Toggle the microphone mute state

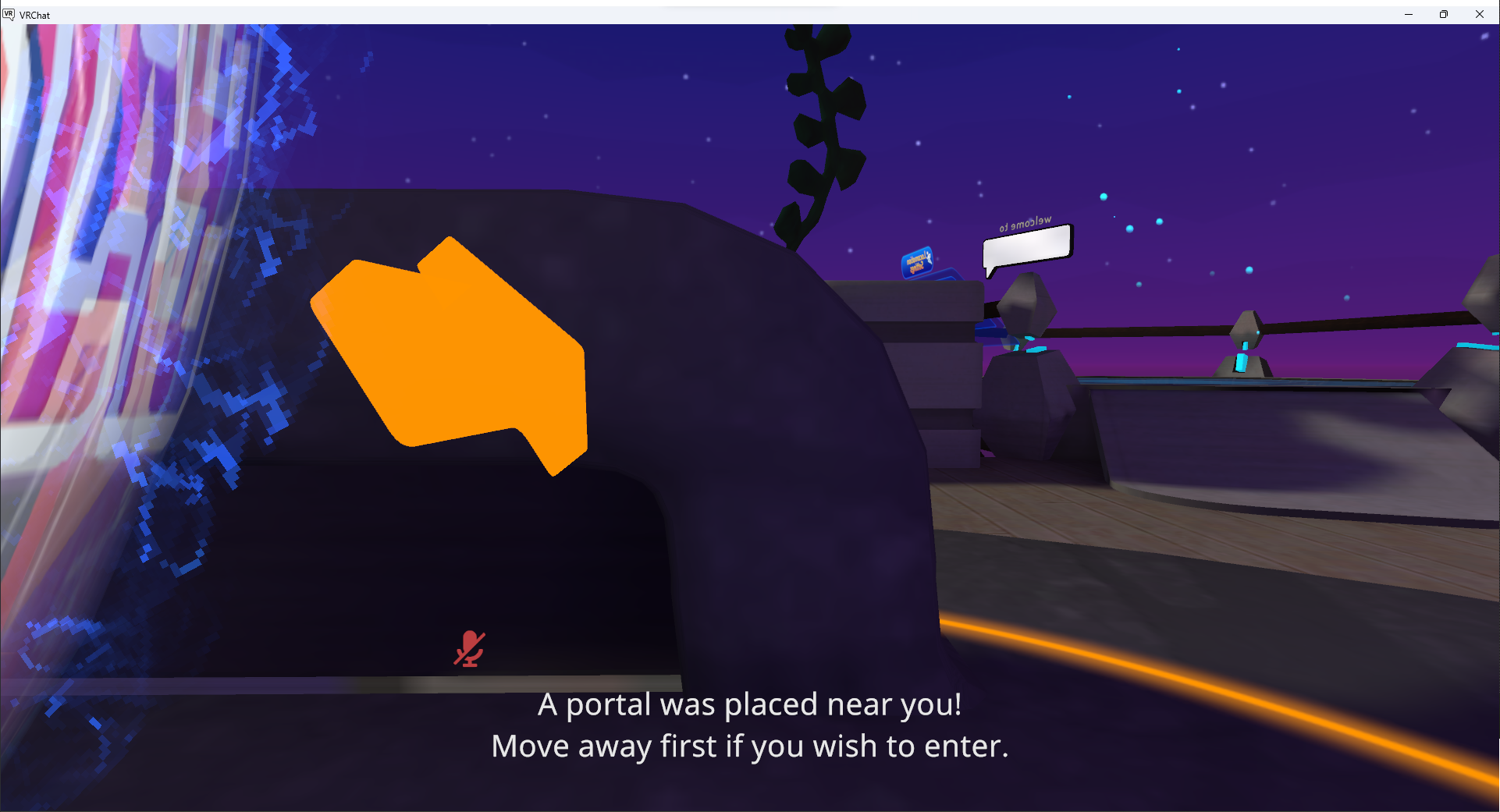(x=469, y=647)
